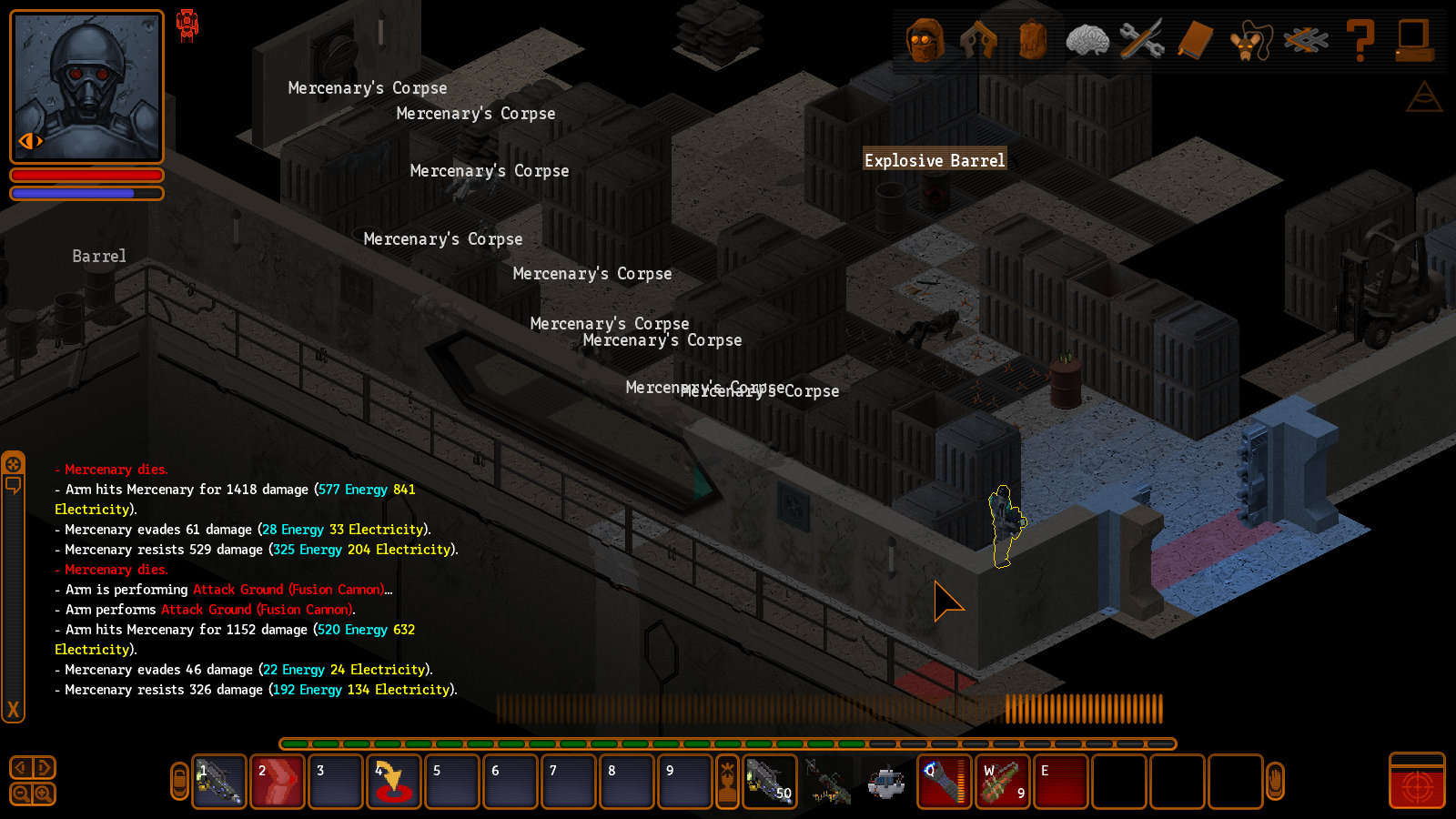Click the zoom-in magnifier button
The width and height of the screenshot is (1456, 819).
[x=43, y=794]
